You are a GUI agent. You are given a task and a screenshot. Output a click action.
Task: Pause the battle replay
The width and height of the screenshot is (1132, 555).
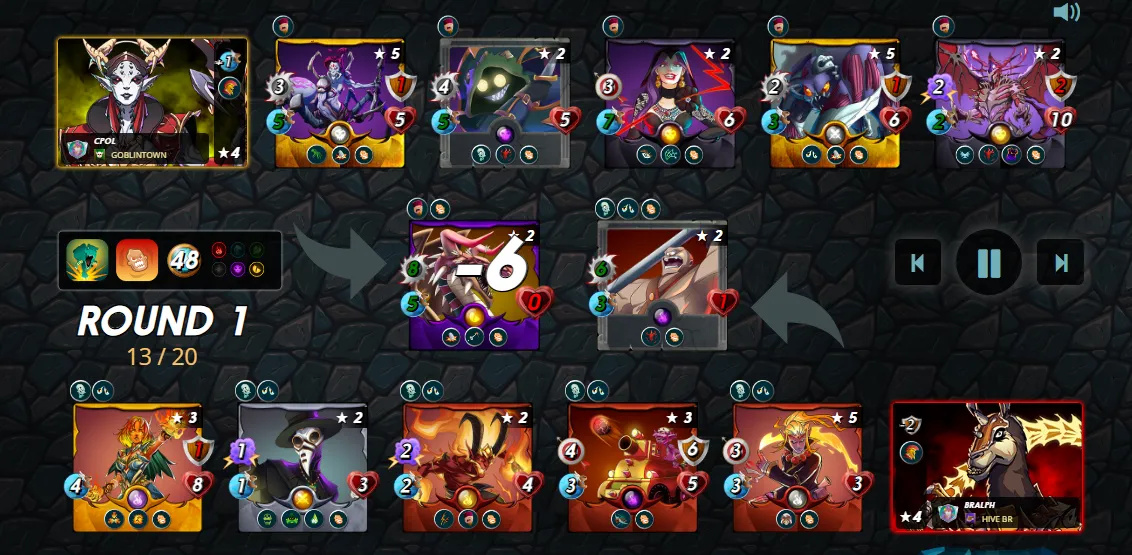pos(988,263)
